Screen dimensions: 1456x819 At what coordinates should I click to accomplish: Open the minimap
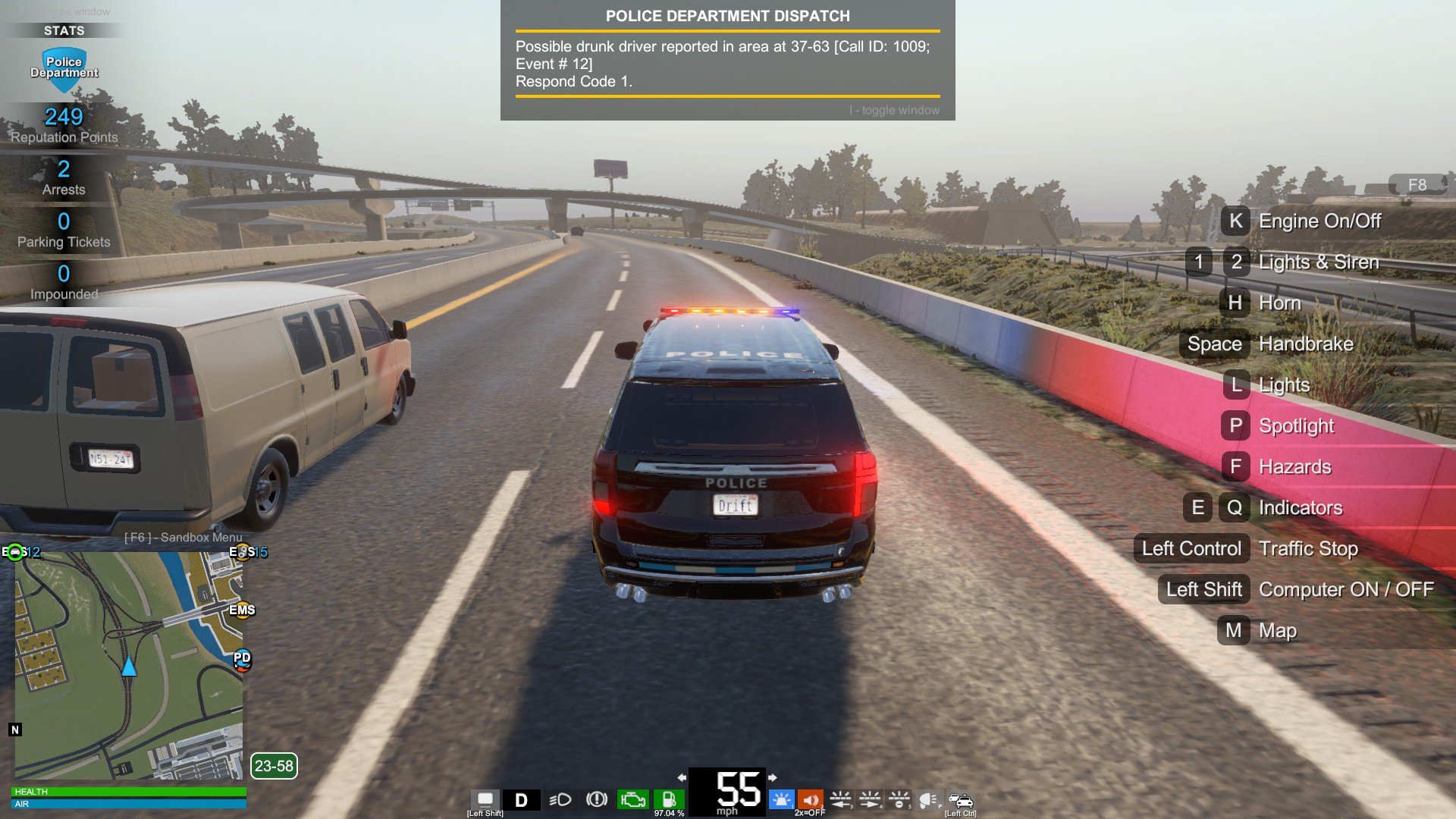(129, 666)
